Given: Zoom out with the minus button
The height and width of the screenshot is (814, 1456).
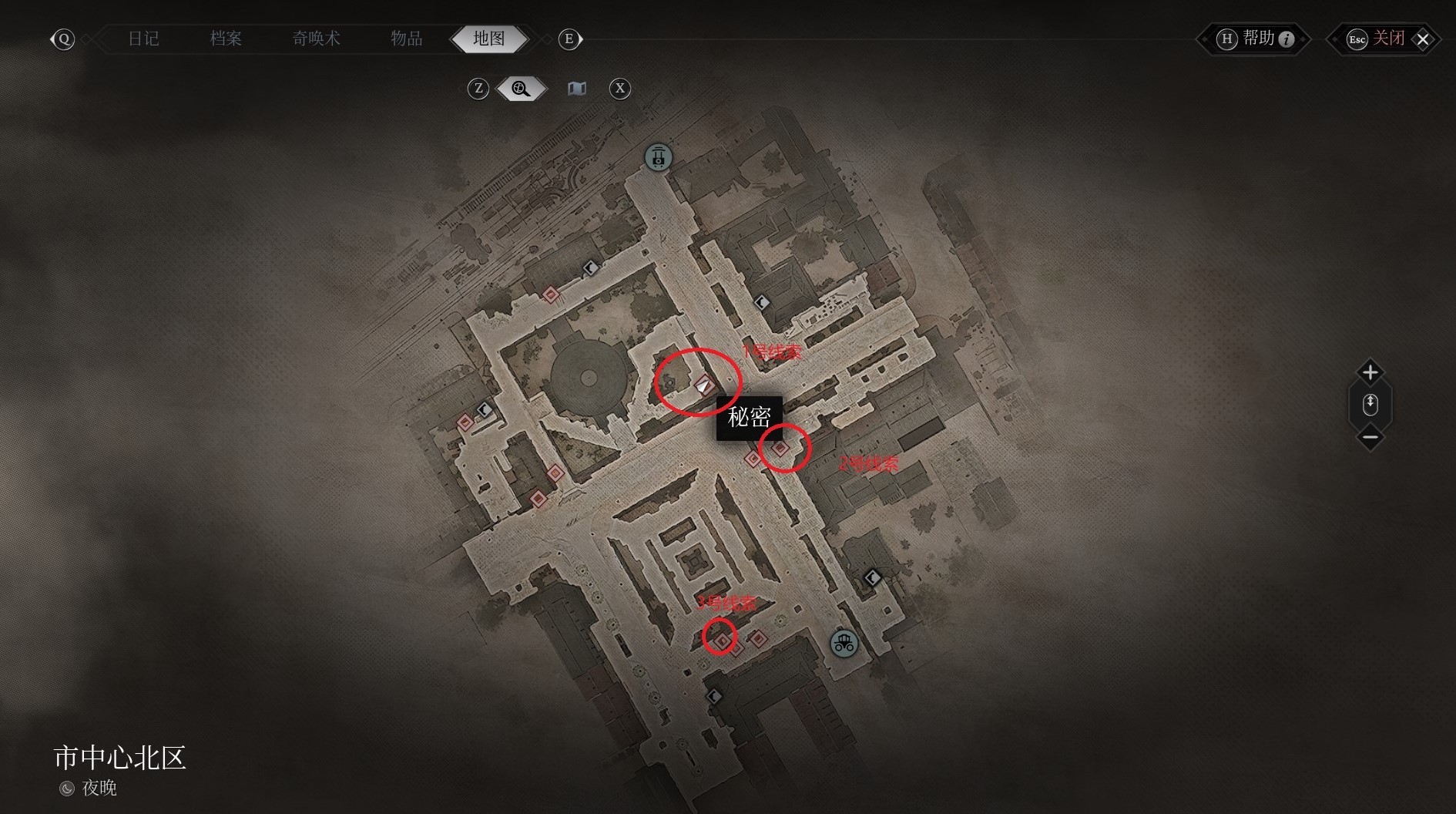Looking at the screenshot, I should coord(1370,438).
